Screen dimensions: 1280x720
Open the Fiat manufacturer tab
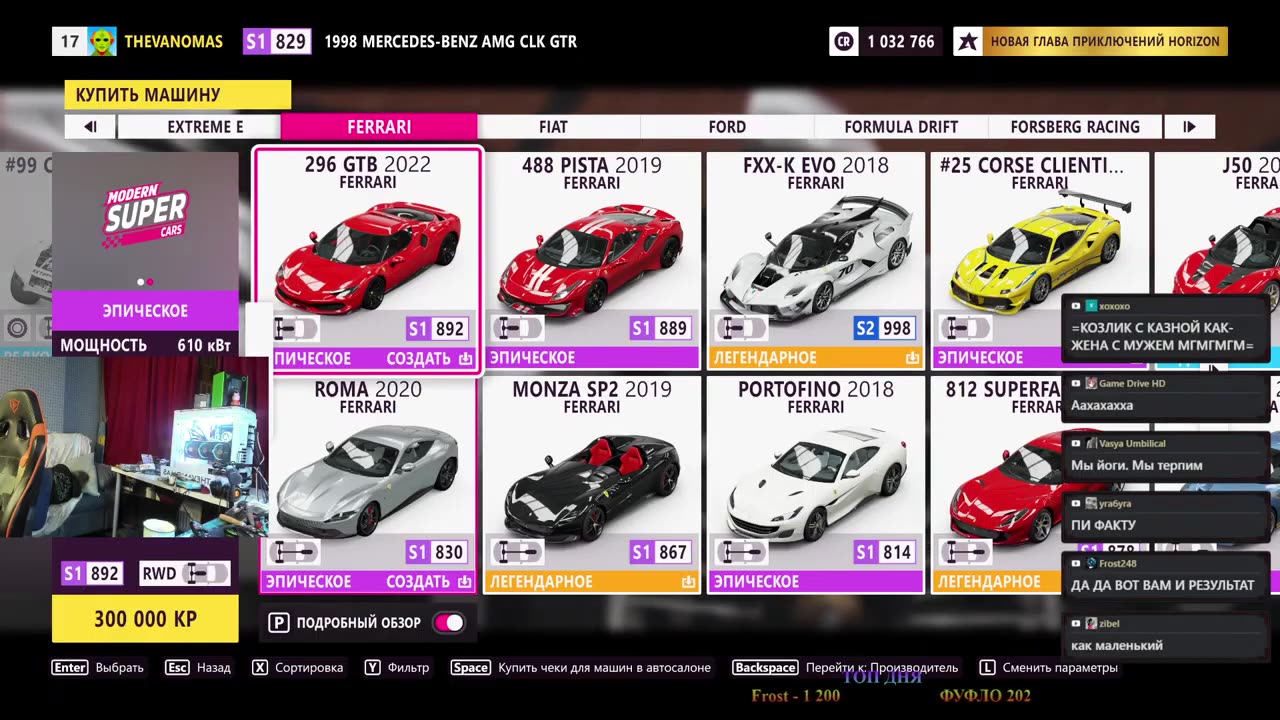coord(553,127)
